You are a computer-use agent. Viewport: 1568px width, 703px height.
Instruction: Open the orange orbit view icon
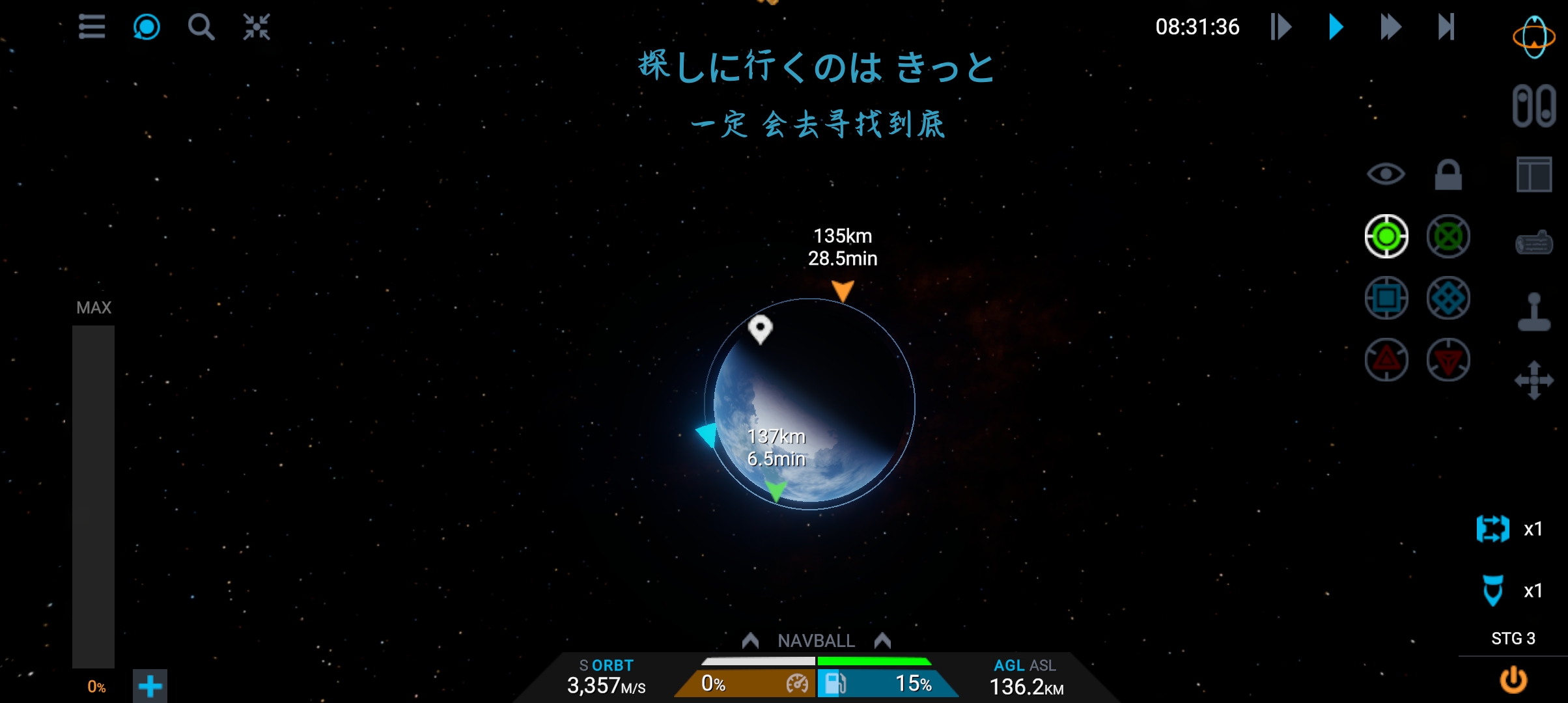point(1533,38)
